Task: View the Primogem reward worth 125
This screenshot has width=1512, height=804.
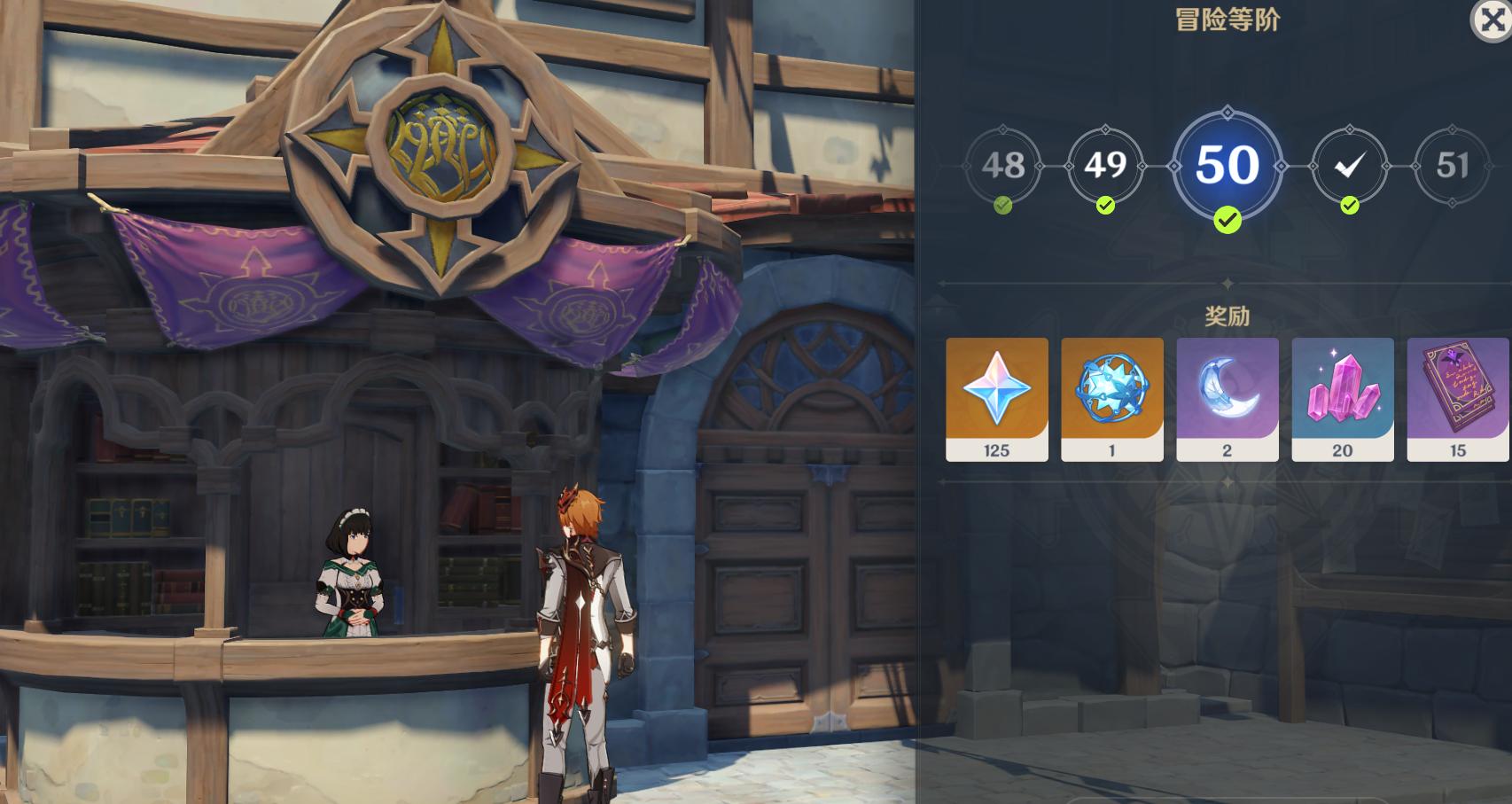Action: pyautogui.click(x=997, y=399)
